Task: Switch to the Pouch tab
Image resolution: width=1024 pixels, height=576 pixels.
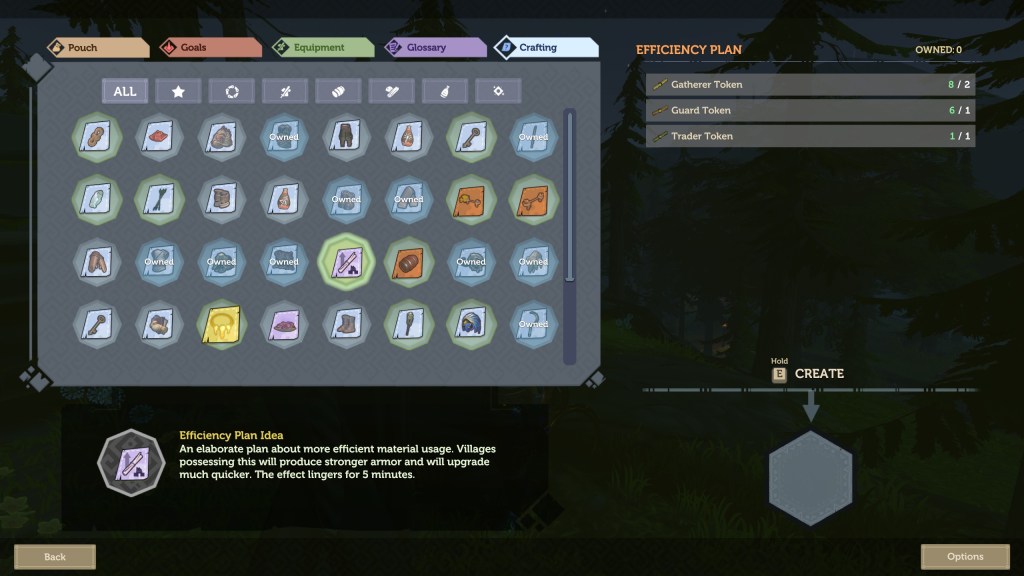Action: 97,48
